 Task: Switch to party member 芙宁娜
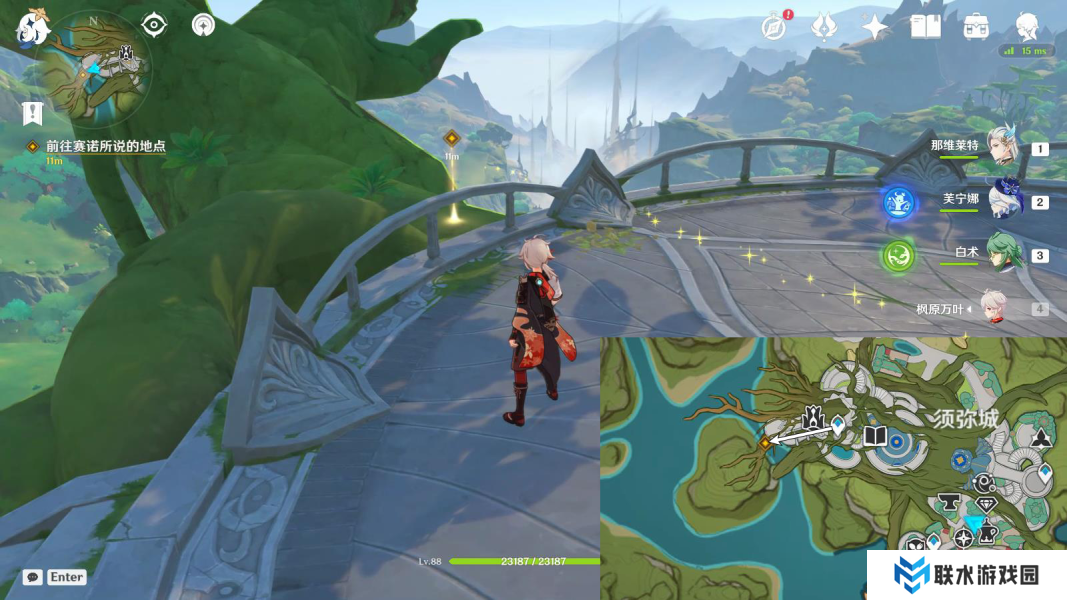[1004, 200]
